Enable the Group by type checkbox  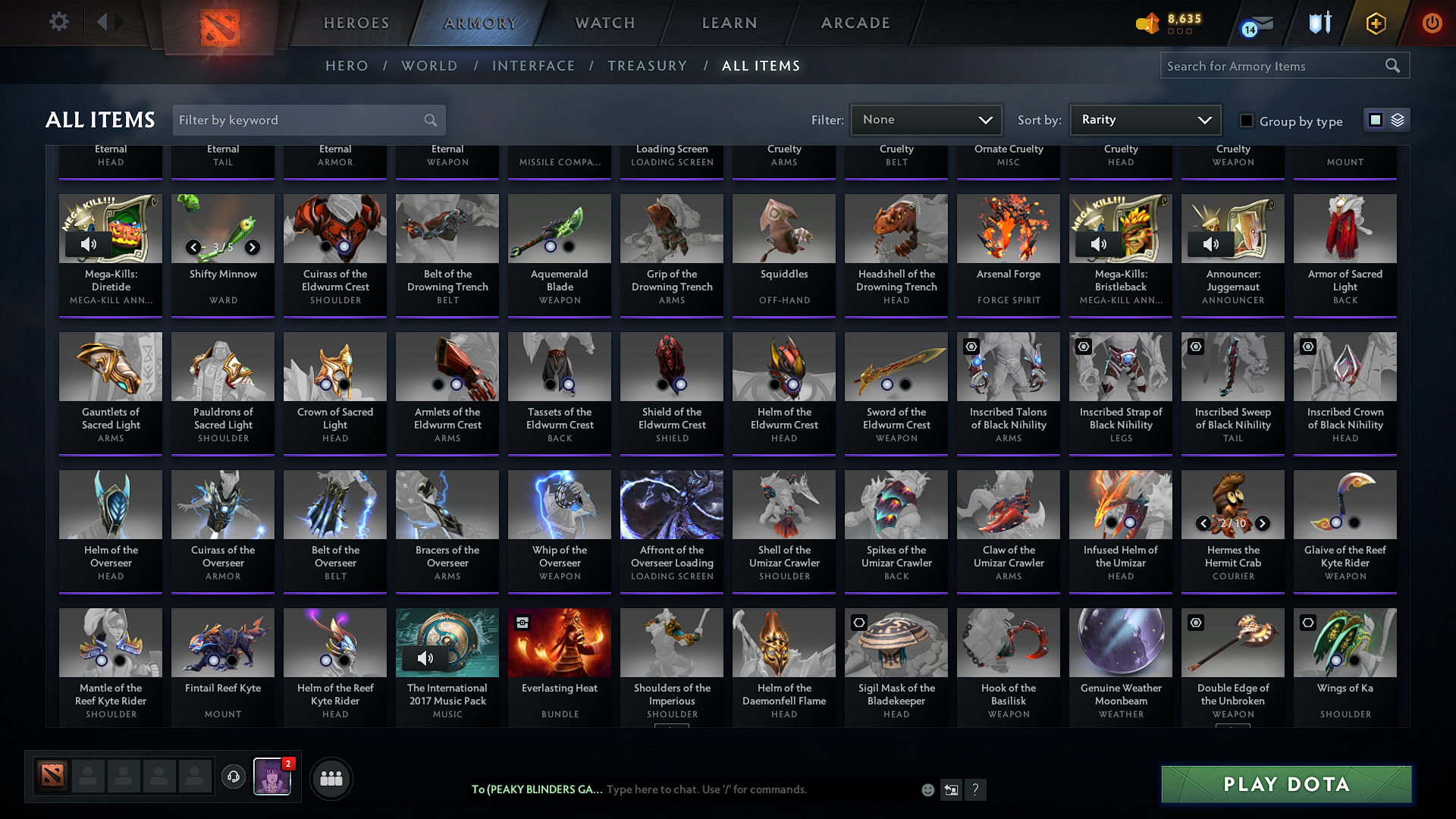[1246, 120]
